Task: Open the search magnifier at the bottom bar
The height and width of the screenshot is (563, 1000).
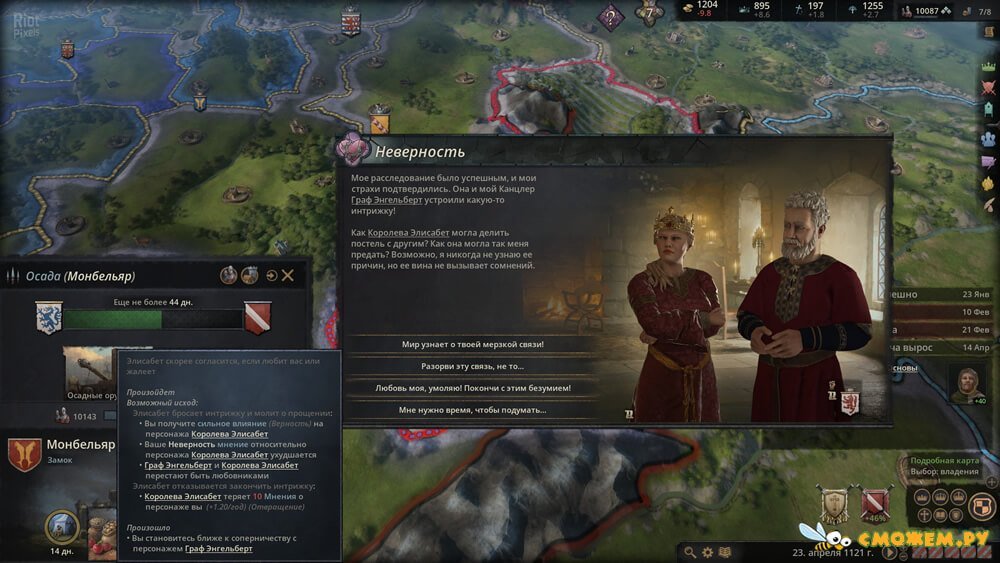Action: pos(690,552)
